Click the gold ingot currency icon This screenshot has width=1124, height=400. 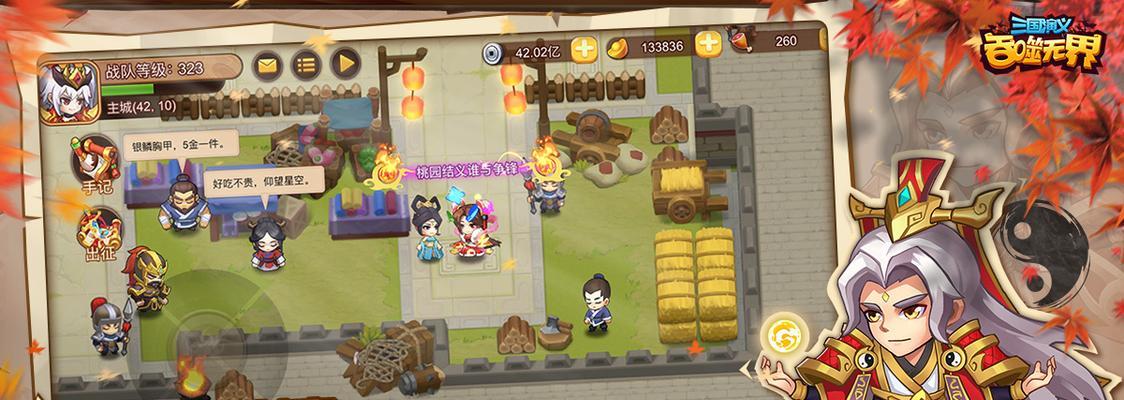[620, 46]
